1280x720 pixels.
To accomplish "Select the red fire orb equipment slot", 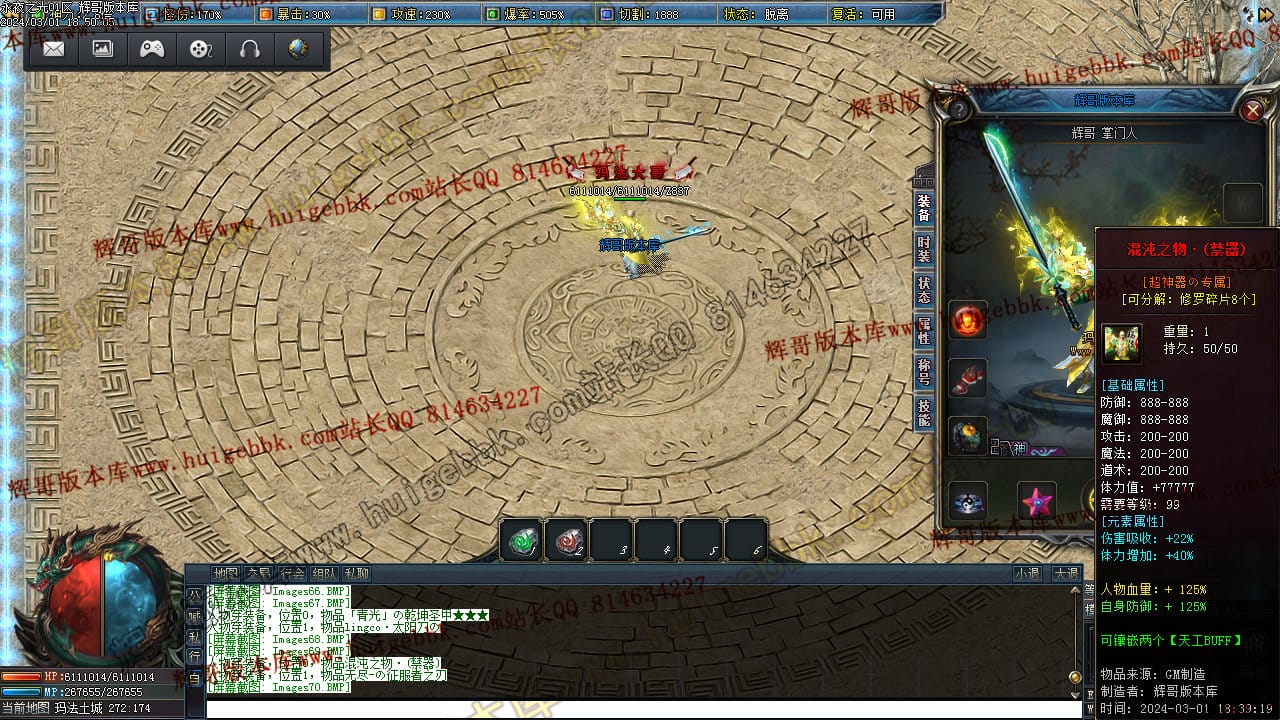I will (967, 320).
